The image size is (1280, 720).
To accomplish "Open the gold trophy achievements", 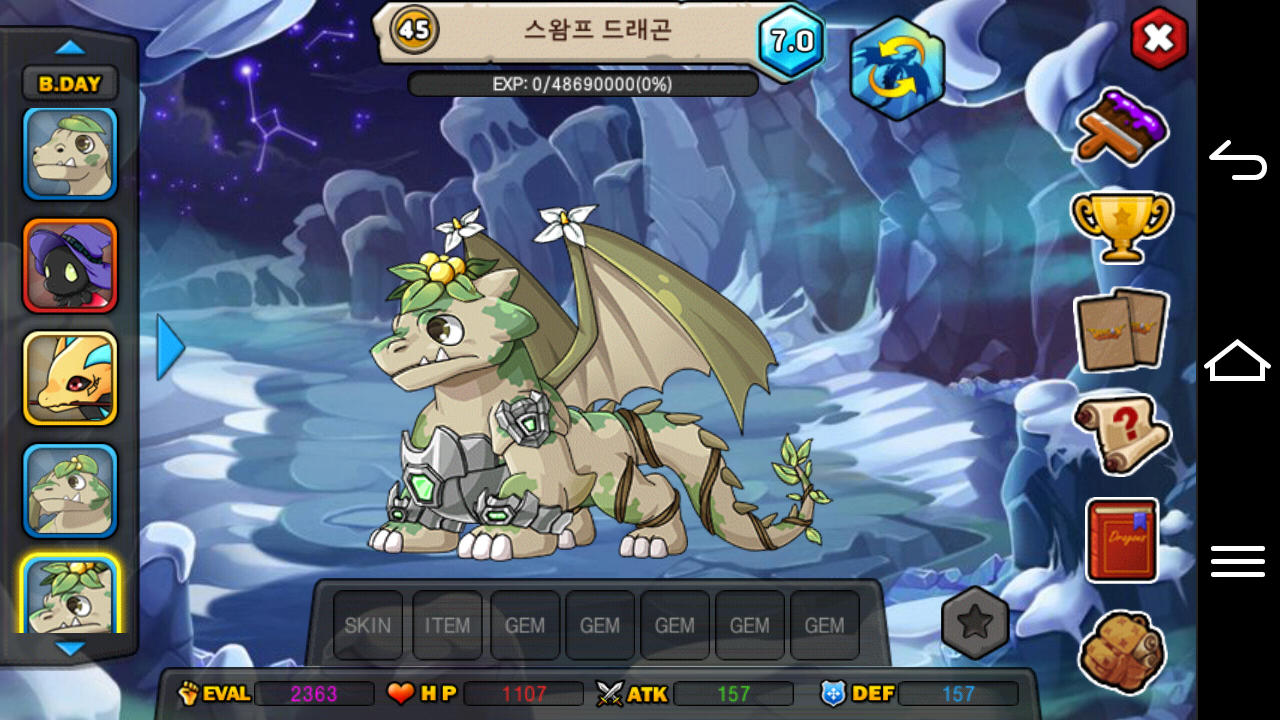I will click(1121, 225).
